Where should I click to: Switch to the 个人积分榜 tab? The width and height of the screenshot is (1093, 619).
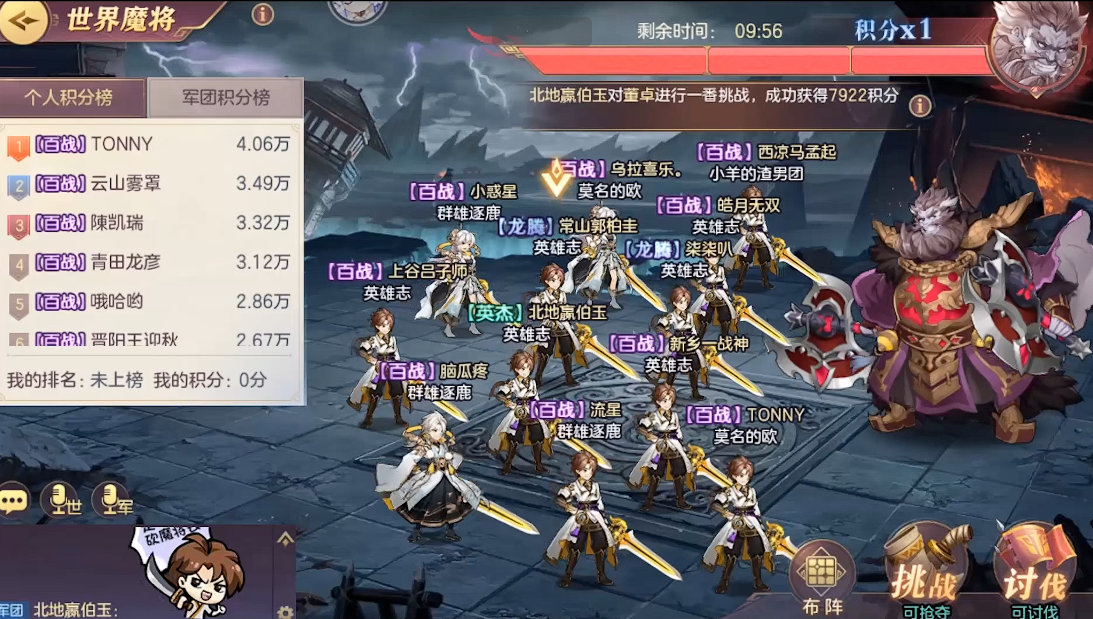(x=69, y=98)
